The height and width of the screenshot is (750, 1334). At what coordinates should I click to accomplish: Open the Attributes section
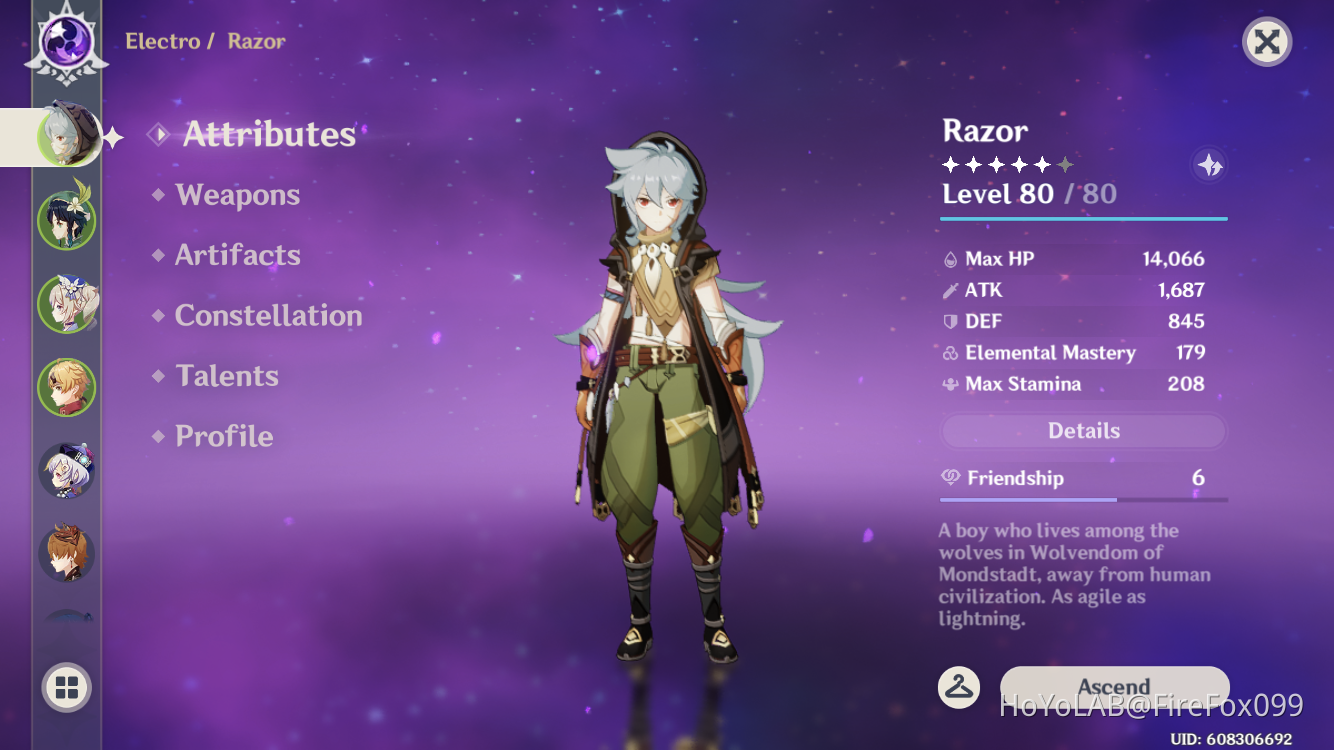[267, 135]
